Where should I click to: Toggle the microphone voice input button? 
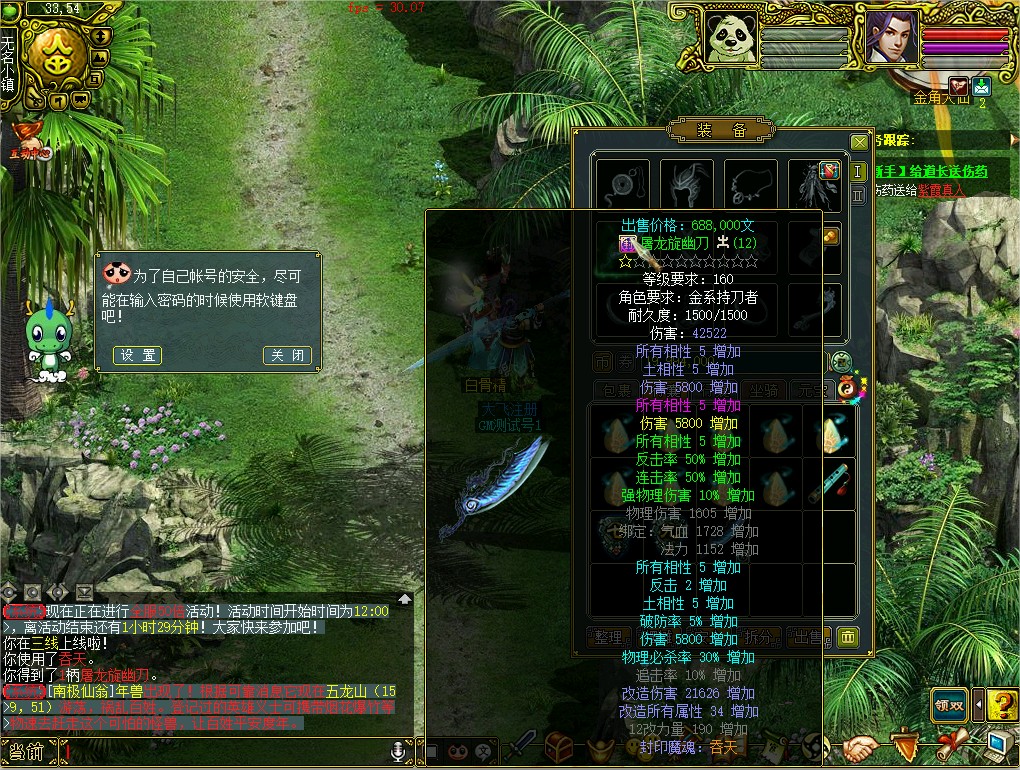(x=398, y=750)
